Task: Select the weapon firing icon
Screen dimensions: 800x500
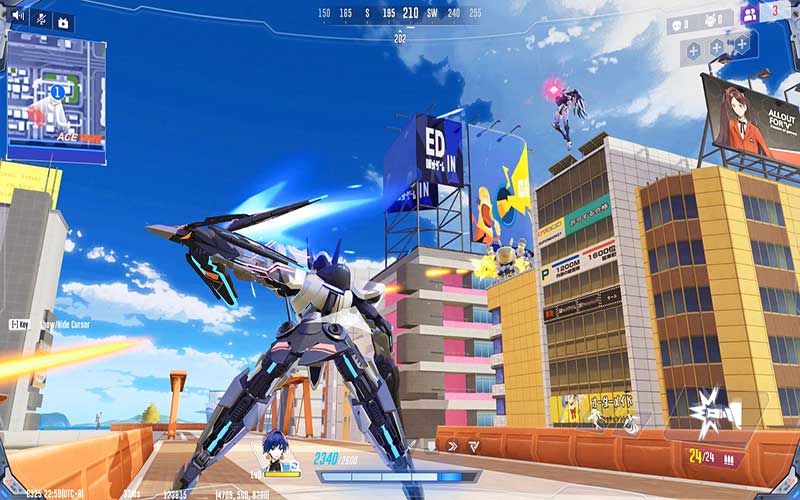Action: (718, 412)
